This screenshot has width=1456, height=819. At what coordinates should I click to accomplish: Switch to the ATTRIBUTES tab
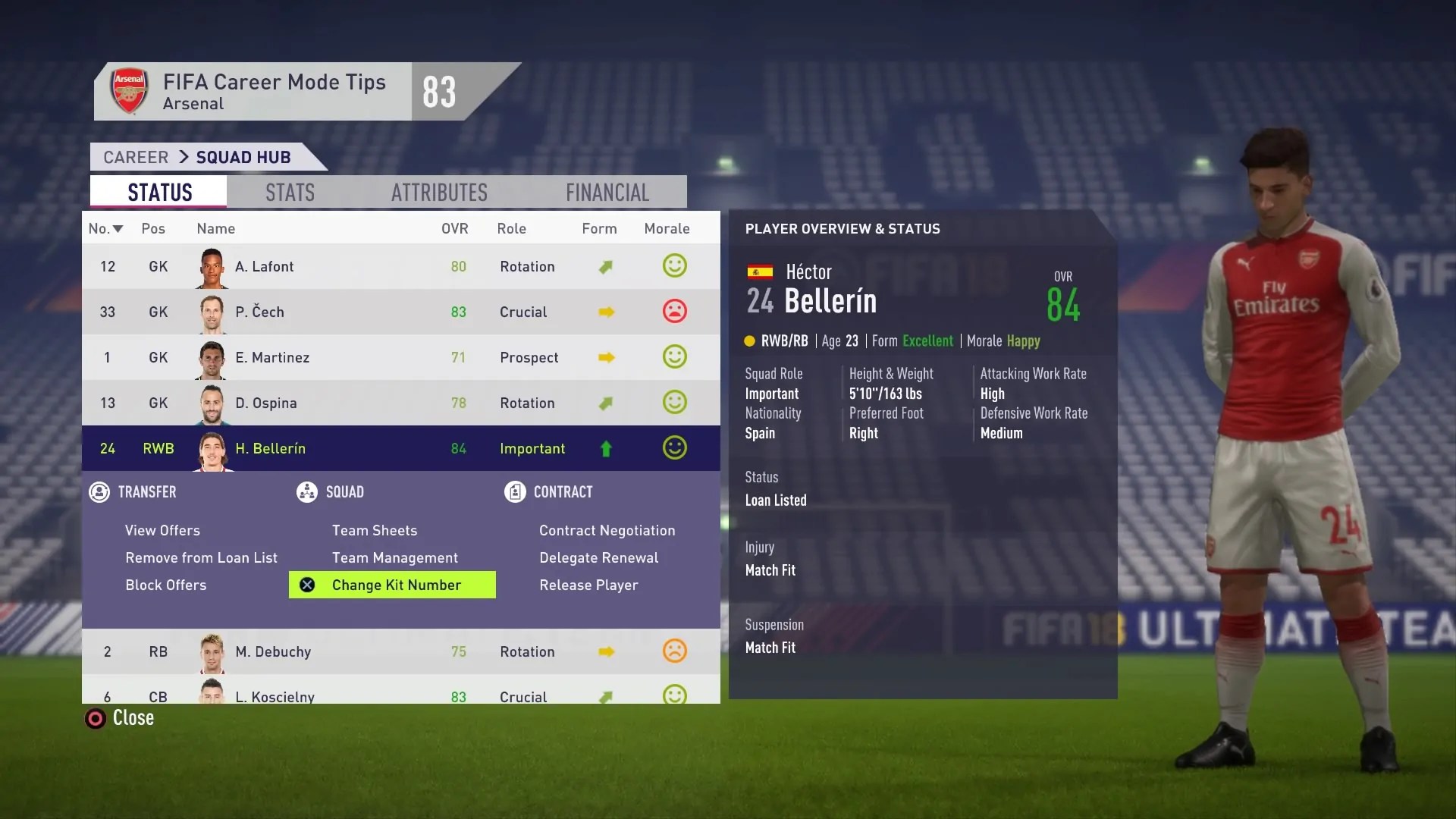(439, 192)
